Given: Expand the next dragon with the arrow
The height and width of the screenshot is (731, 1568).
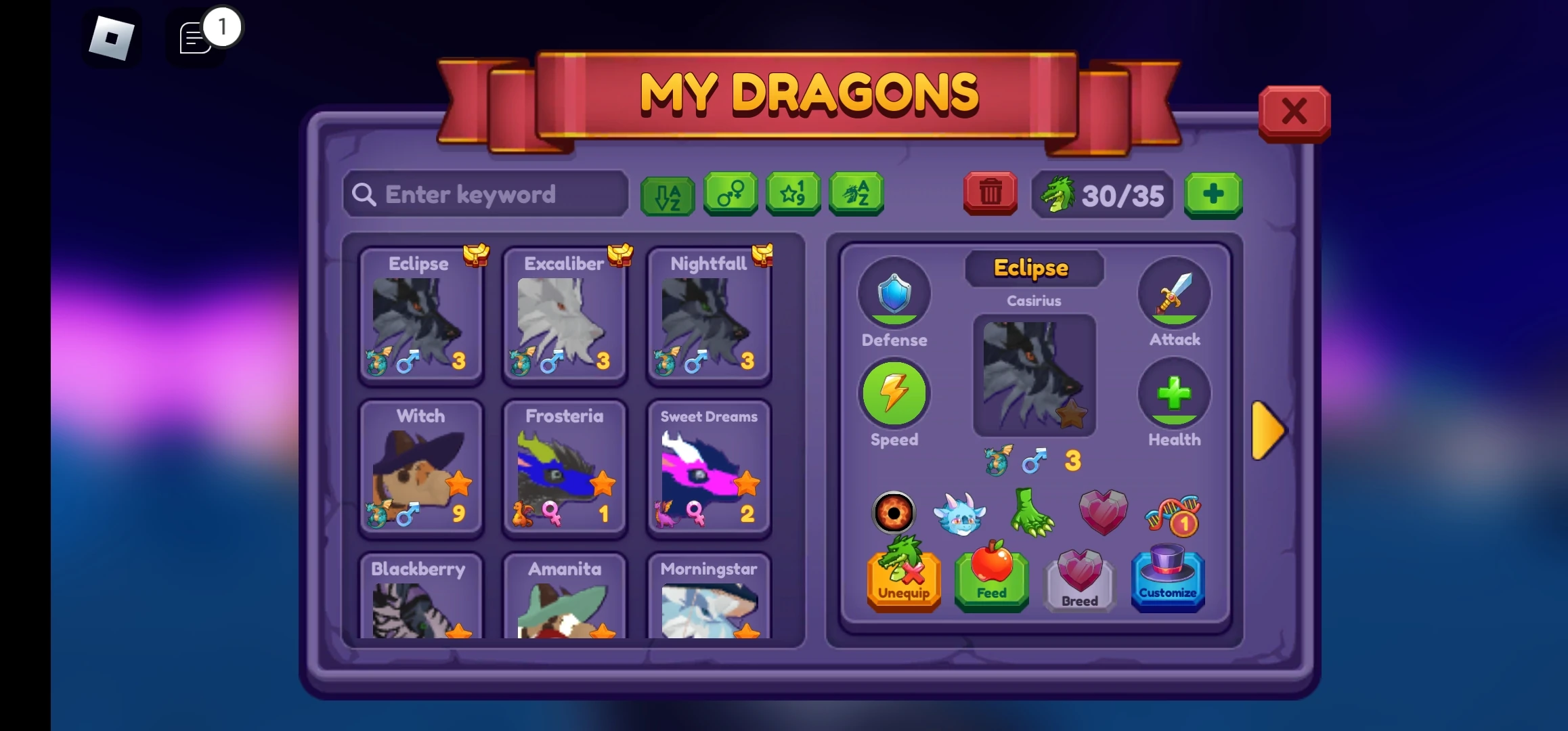Looking at the screenshot, I should (1267, 430).
